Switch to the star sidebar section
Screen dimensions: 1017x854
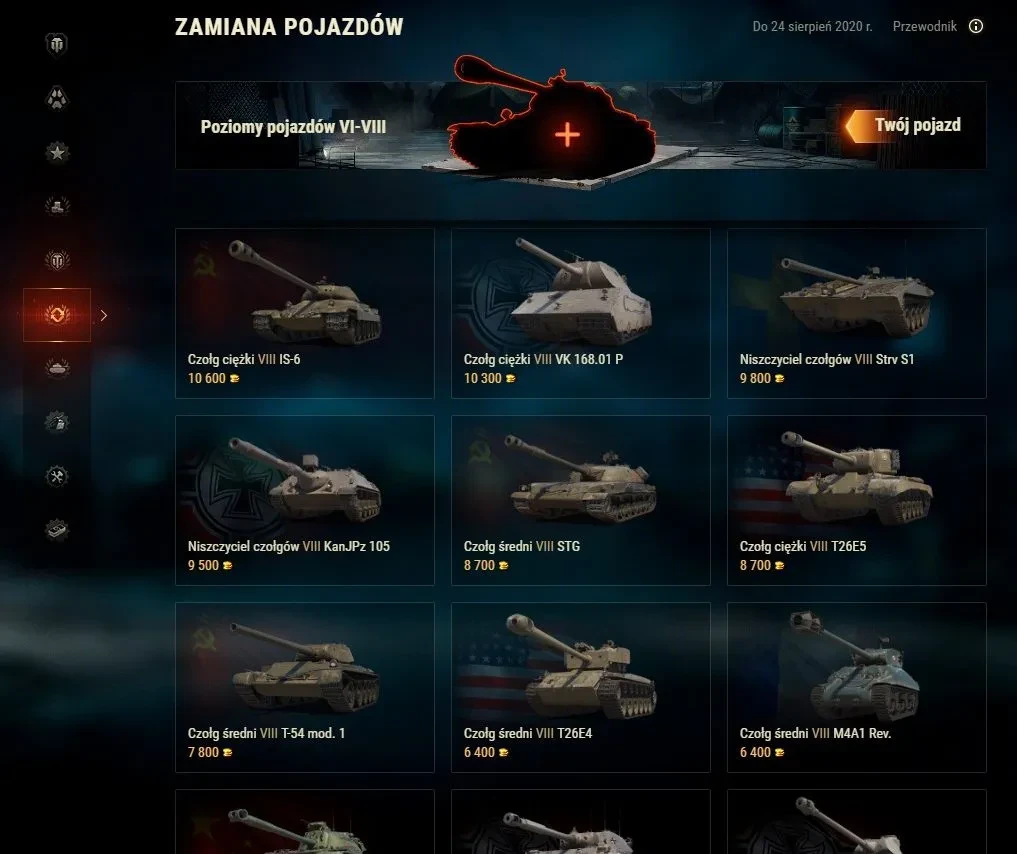coord(57,152)
